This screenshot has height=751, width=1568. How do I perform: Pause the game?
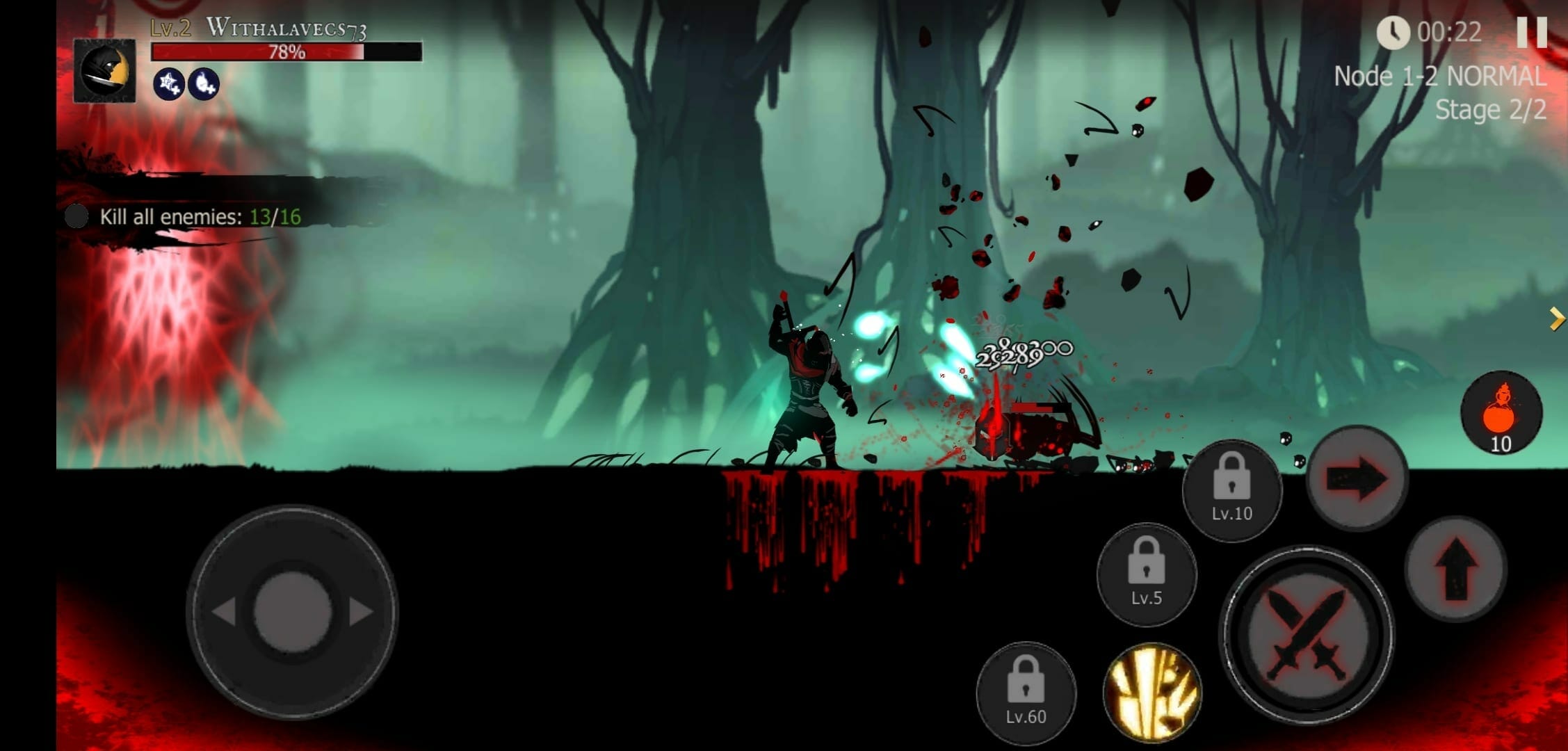(x=1531, y=31)
